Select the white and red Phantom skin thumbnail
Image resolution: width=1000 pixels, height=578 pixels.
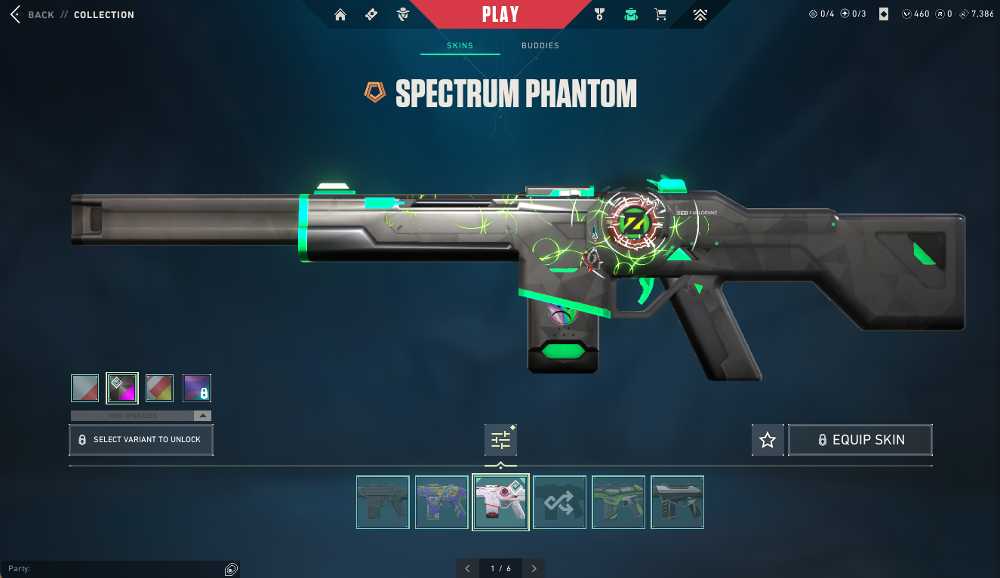pyautogui.click(x=500, y=502)
